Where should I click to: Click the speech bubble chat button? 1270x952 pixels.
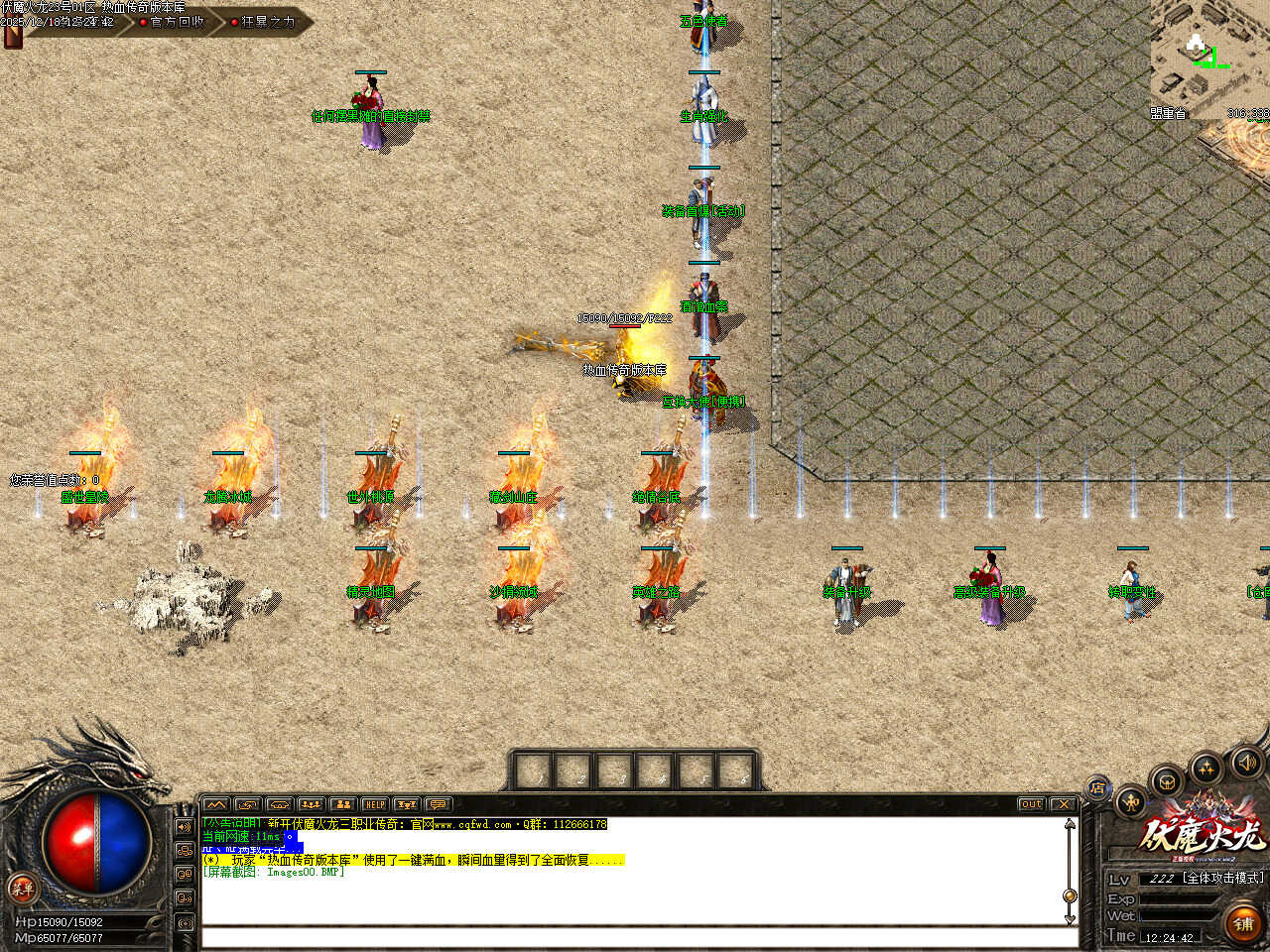(438, 804)
